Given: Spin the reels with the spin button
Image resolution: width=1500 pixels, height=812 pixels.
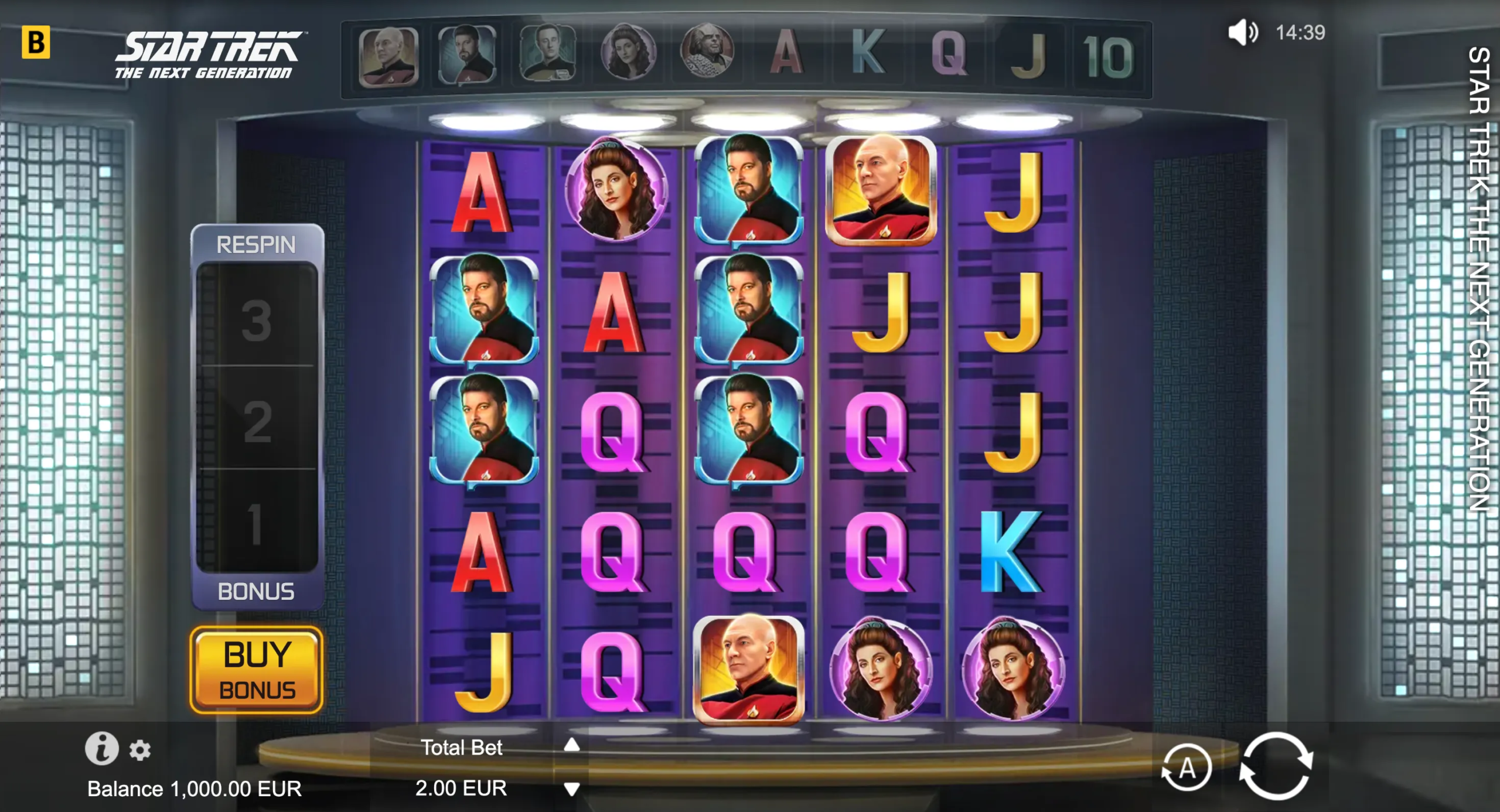Looking at the screenshot, I should pos(1276,766).
